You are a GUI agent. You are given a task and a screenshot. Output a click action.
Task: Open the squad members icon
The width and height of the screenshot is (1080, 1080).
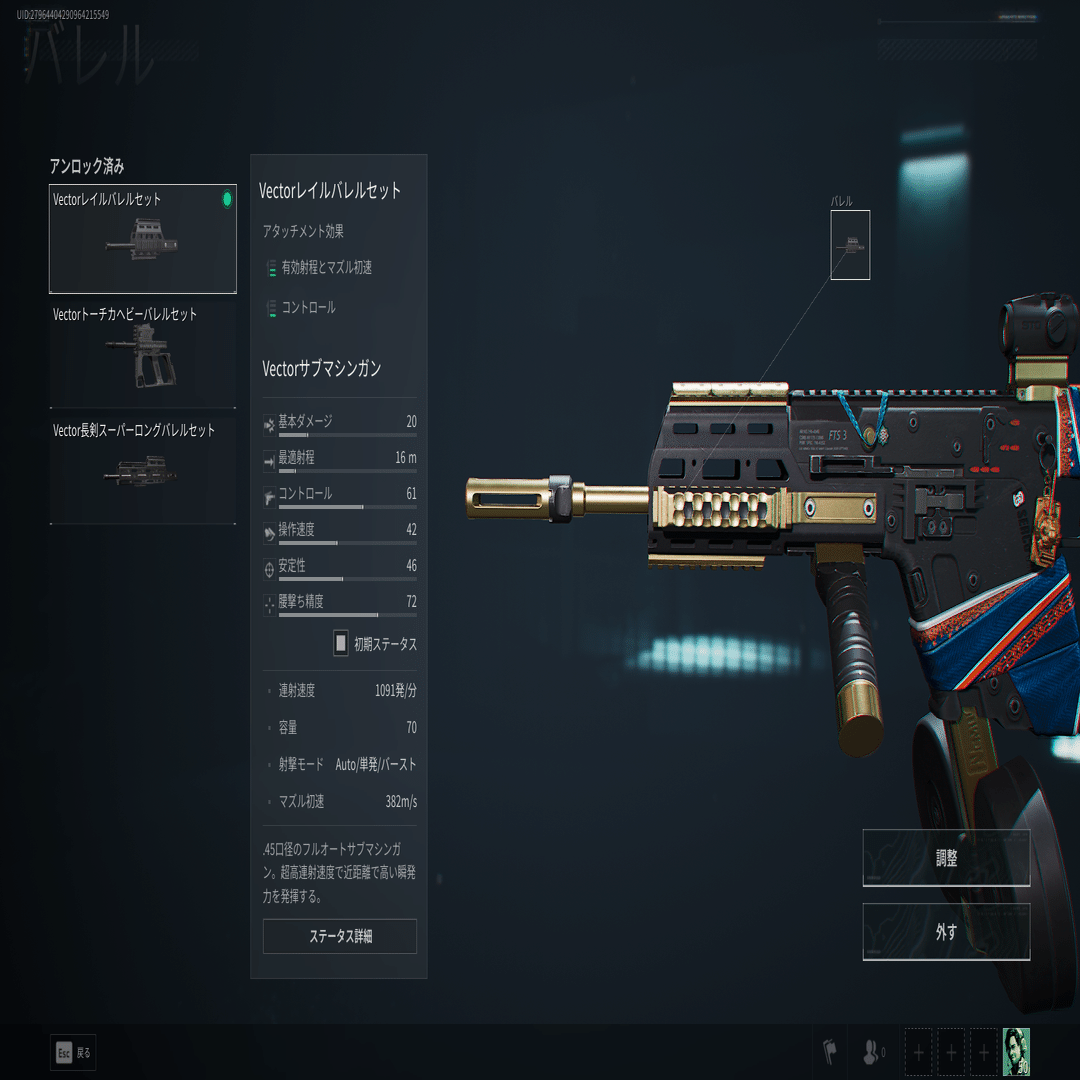(872, 1052)
